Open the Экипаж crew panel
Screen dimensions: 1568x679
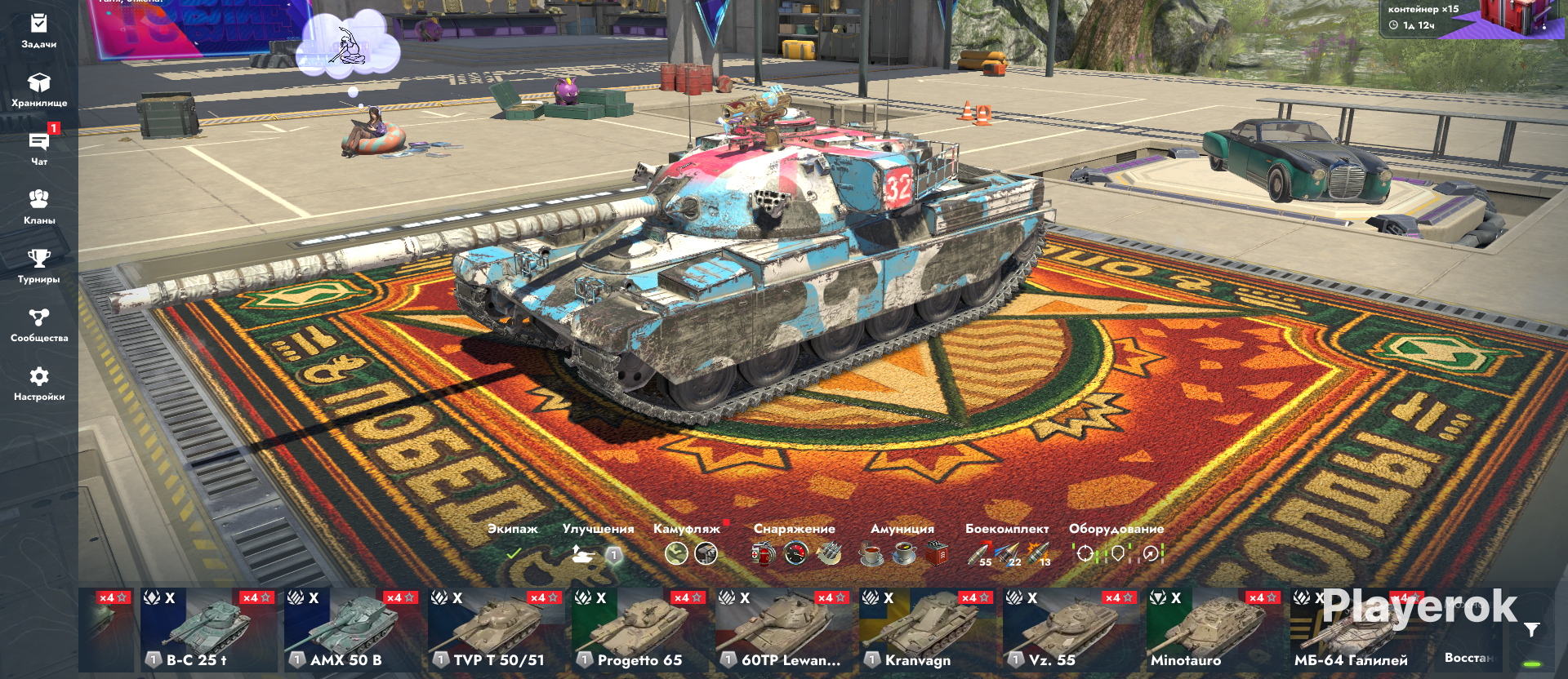(x=513, y=544)
